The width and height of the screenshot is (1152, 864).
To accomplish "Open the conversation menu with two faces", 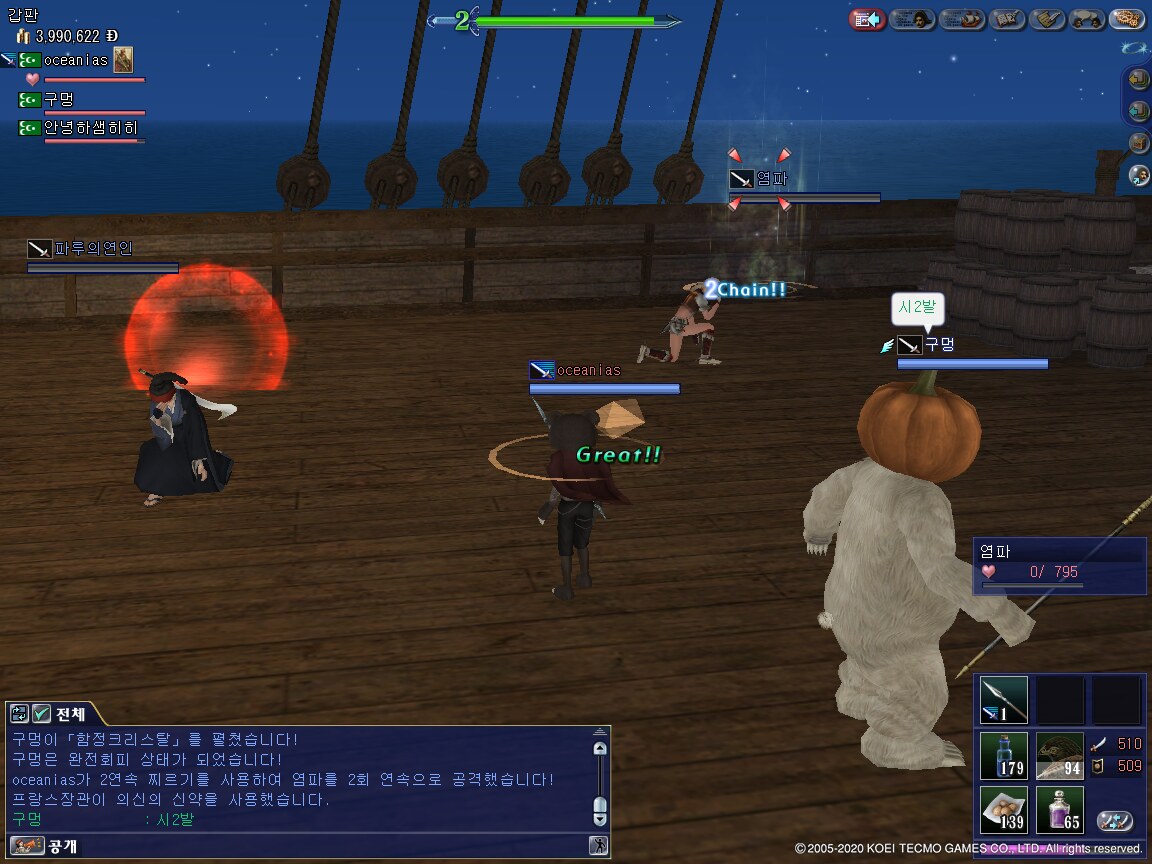I will [x=1087, y=19].
